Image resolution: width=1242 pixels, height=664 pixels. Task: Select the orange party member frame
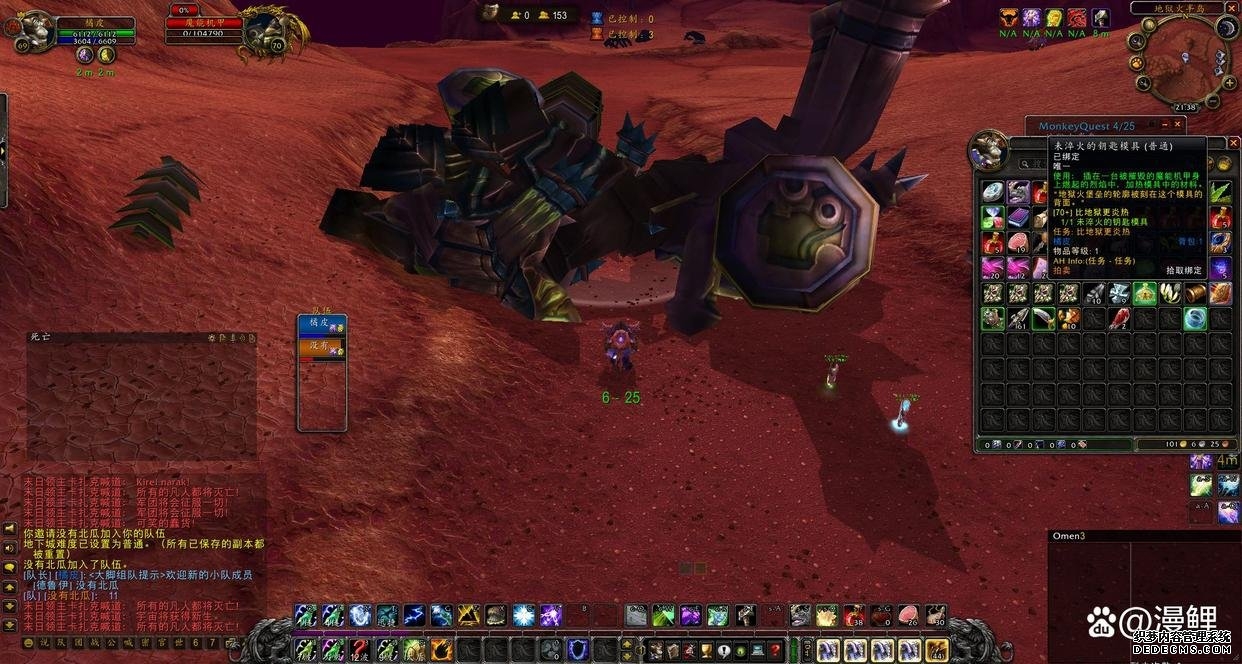(x=321, y=348)
